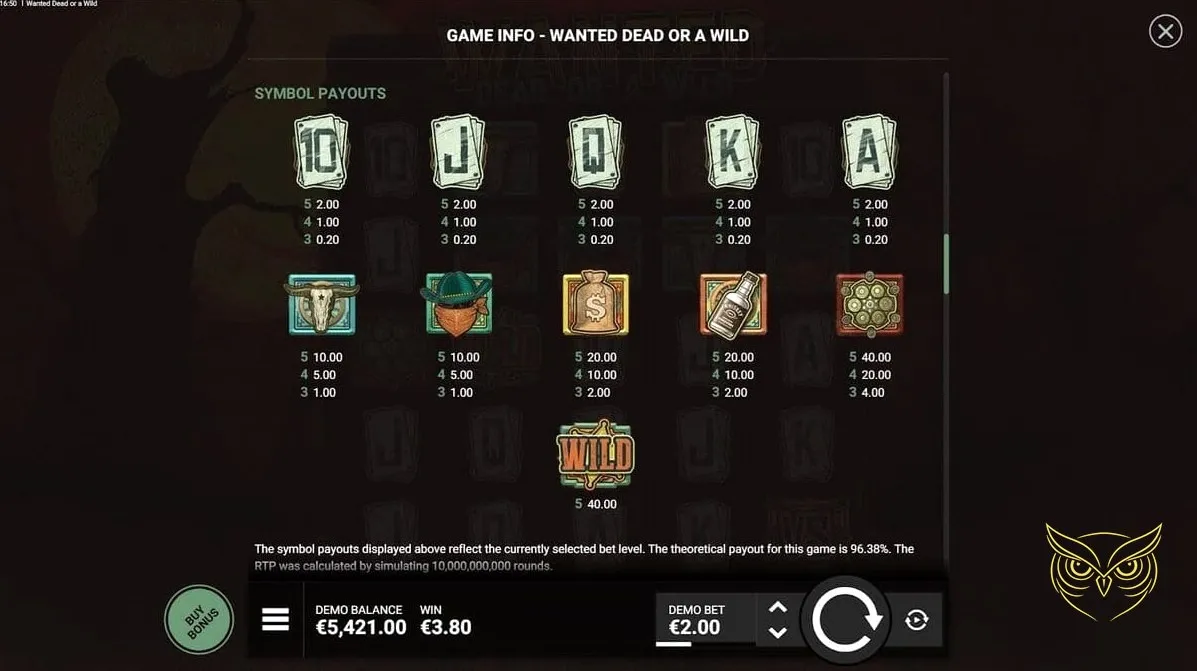
Task: Activate the autoplay button
Action: point(916,620)
